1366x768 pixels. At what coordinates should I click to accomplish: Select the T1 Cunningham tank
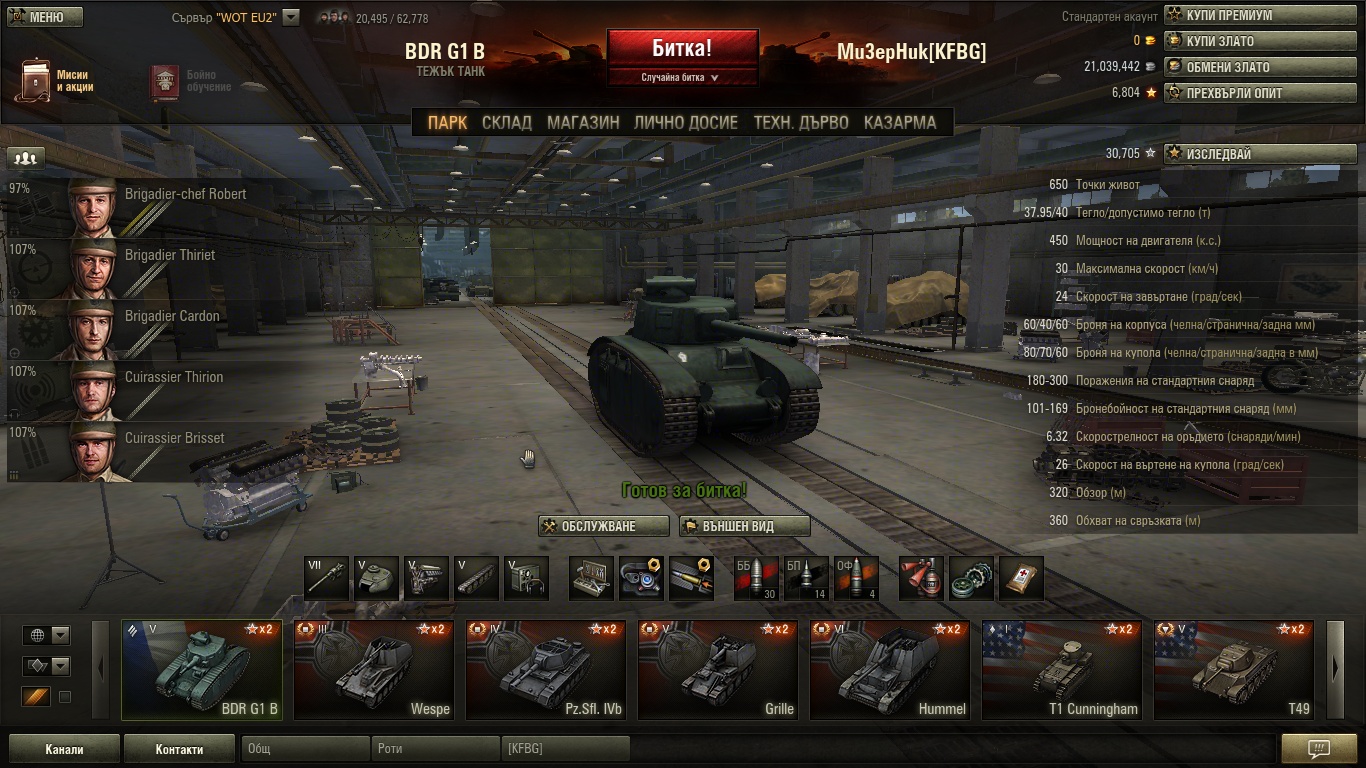coord(1060,670)
